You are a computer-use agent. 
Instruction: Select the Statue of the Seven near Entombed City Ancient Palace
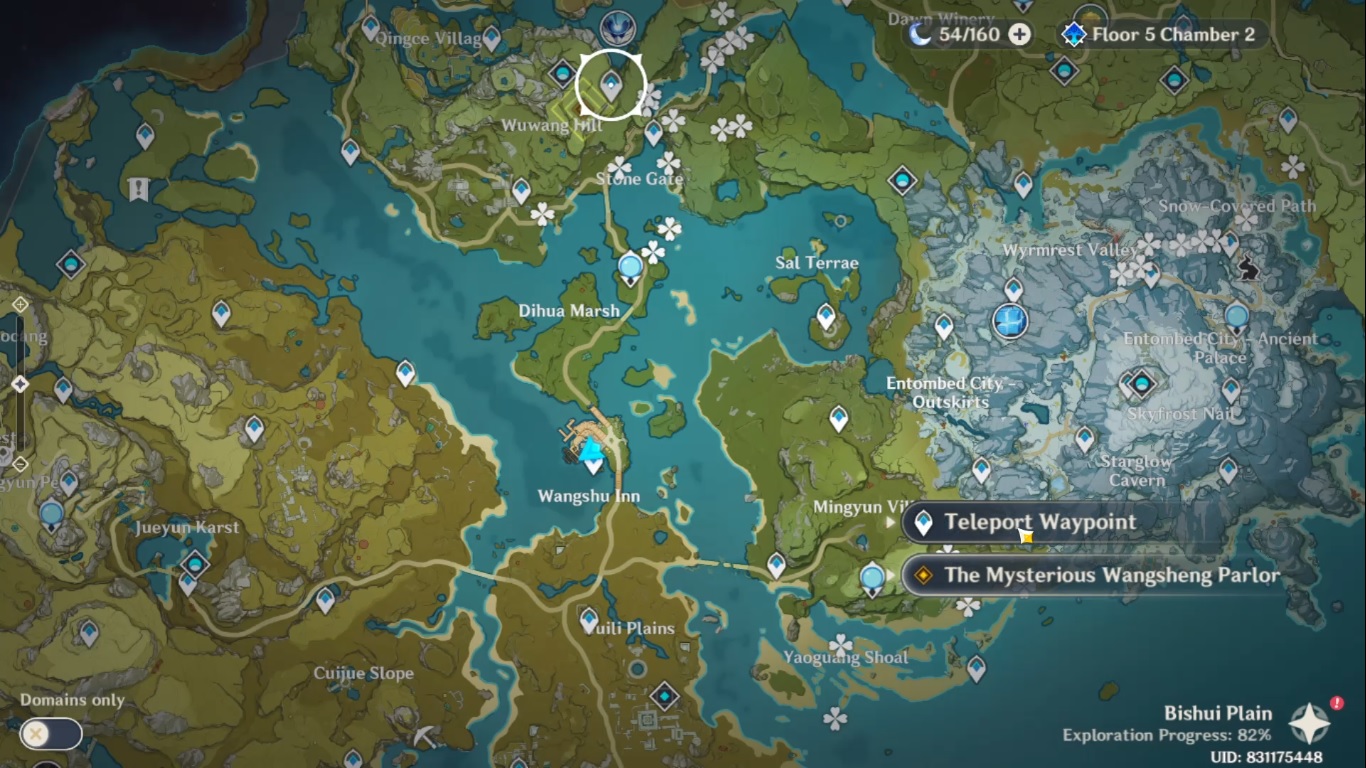click(1237, 318)
